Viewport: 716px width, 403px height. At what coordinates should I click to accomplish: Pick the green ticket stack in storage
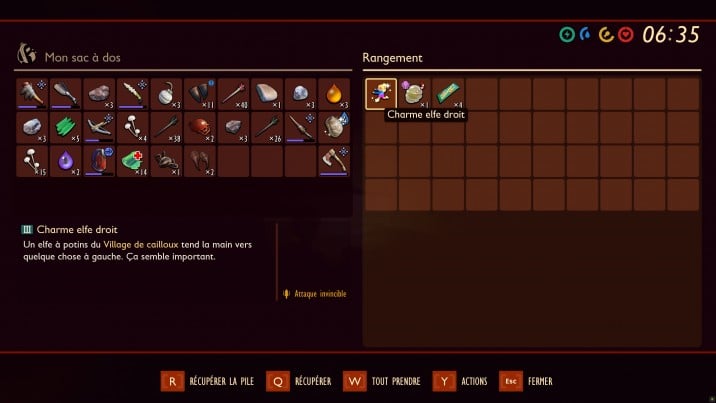click(x=447, y=94)
